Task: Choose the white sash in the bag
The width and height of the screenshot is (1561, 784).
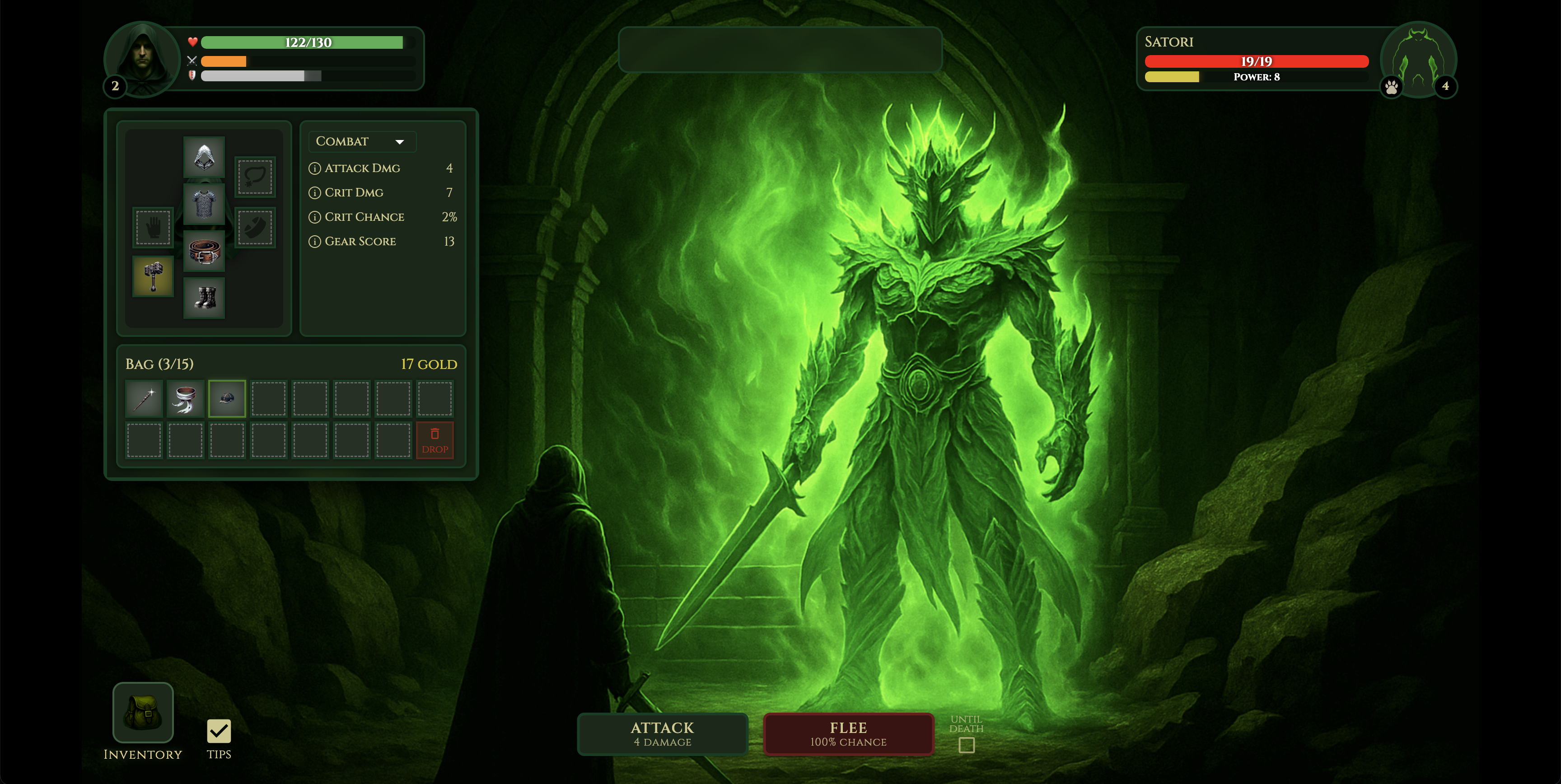Action: pyautogui.click(x=186, y=399)
